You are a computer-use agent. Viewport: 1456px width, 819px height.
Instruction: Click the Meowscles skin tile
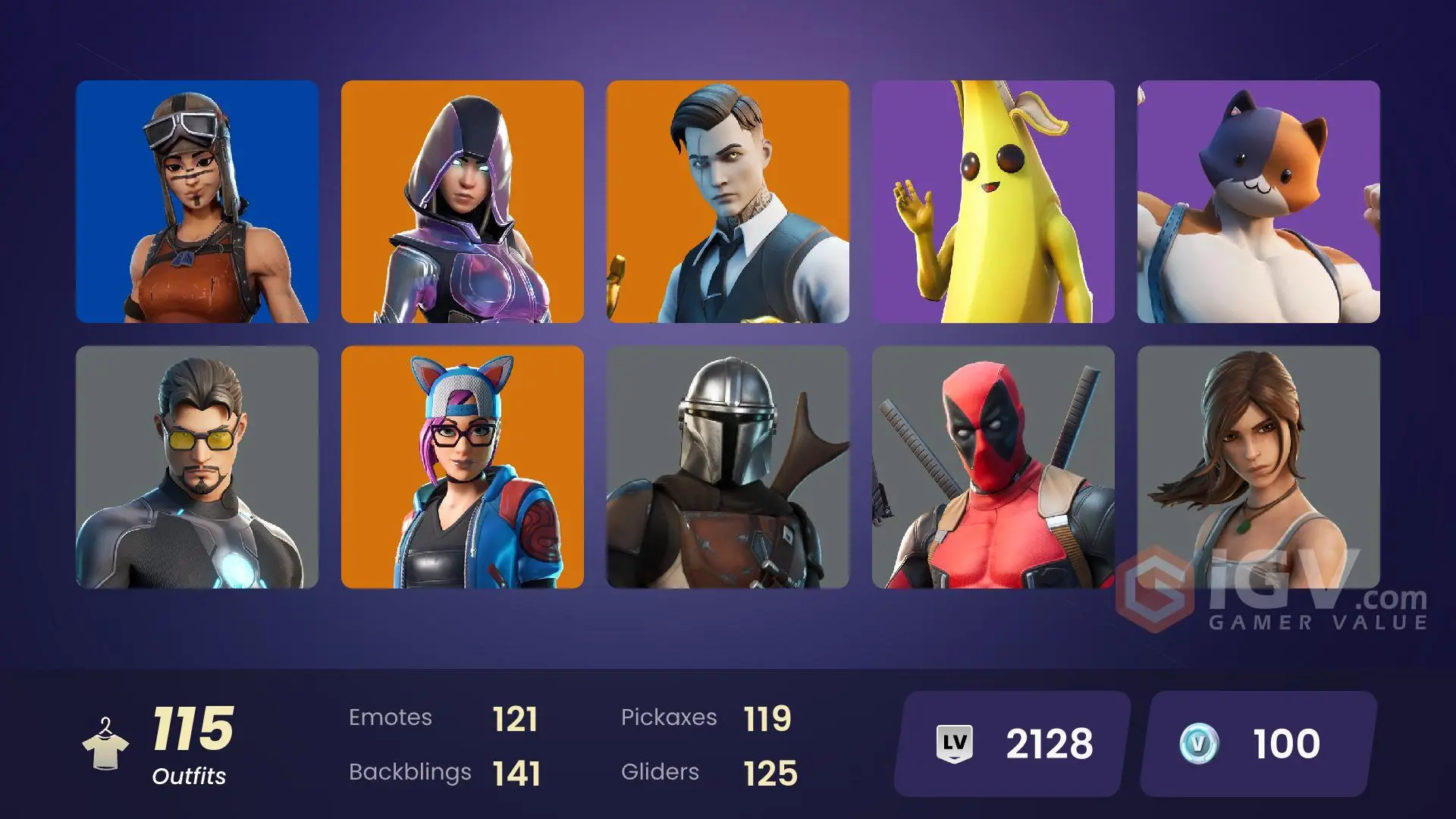(x=1259, y=201)
